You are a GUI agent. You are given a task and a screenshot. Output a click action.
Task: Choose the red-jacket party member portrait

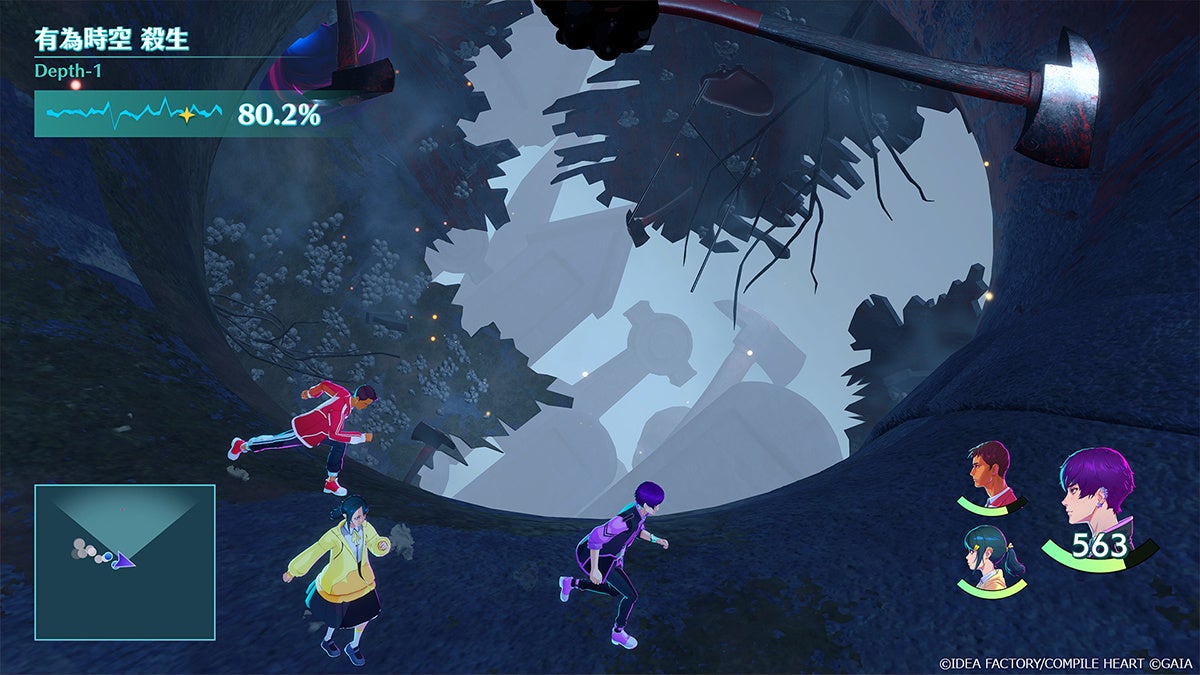[990, 472]
